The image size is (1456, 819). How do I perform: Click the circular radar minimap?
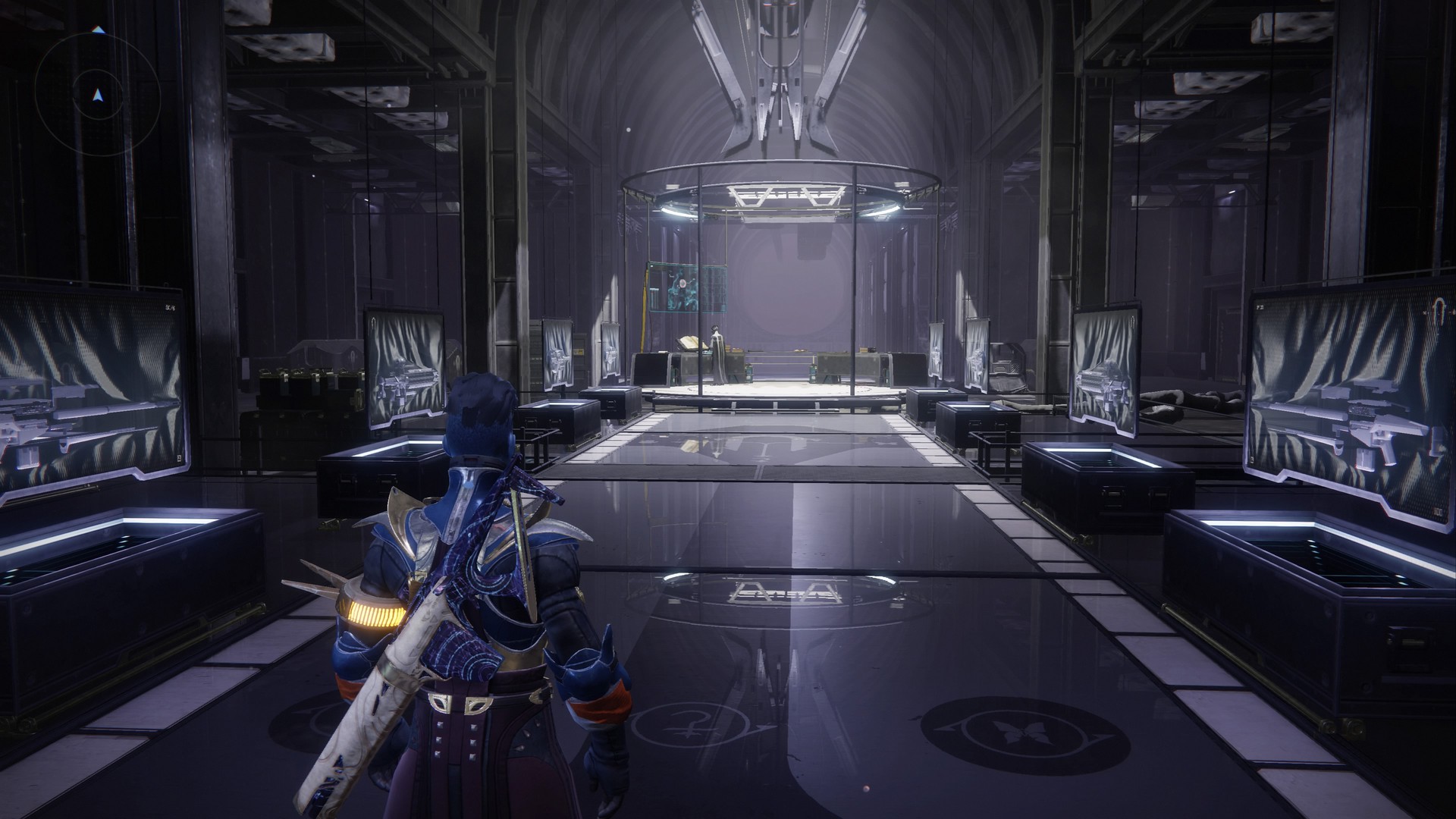[x=97, y=95]
